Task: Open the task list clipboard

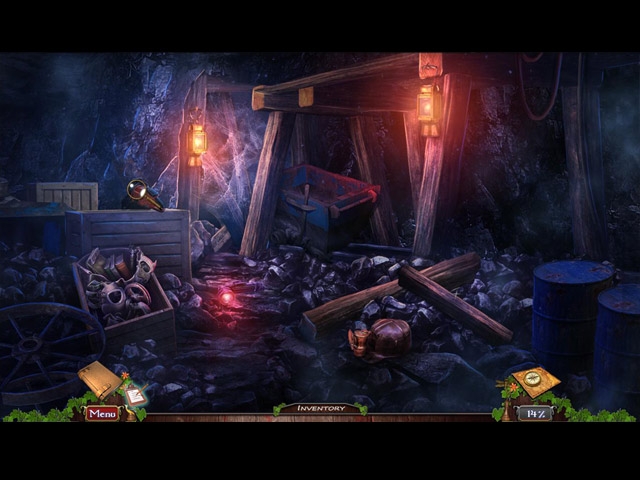Action: click(x=133, y=394)
